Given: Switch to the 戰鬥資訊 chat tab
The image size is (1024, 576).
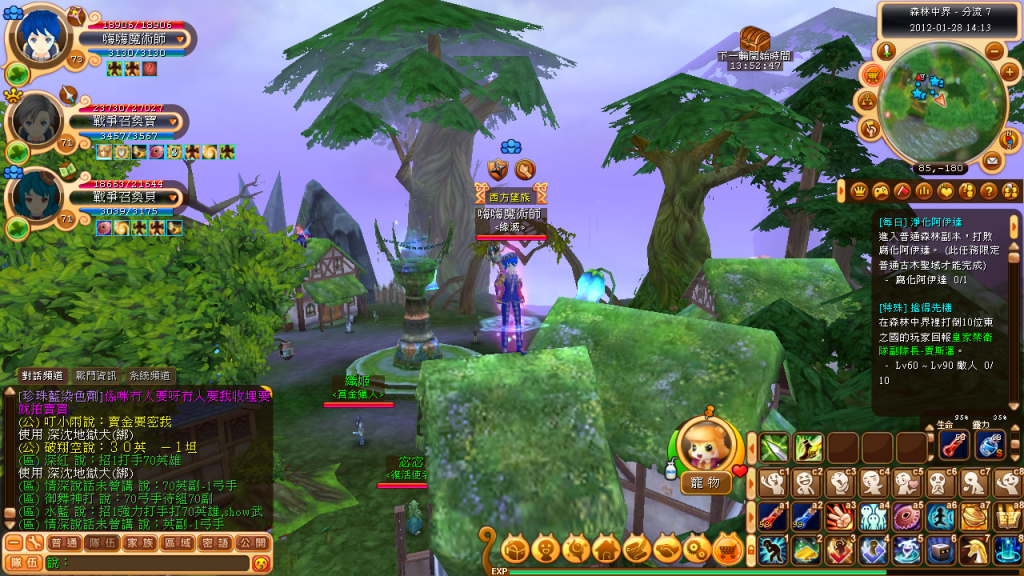Looking at the screenshot, I should (x=97, y=376).
